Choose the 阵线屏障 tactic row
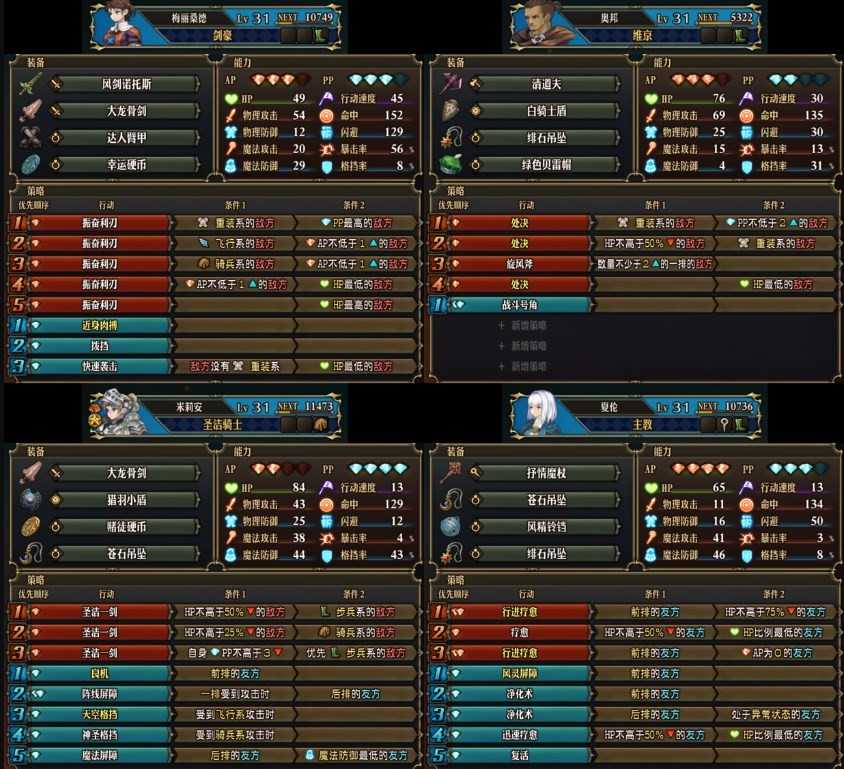This screenshot has height=769, width=844. (98, 694)
